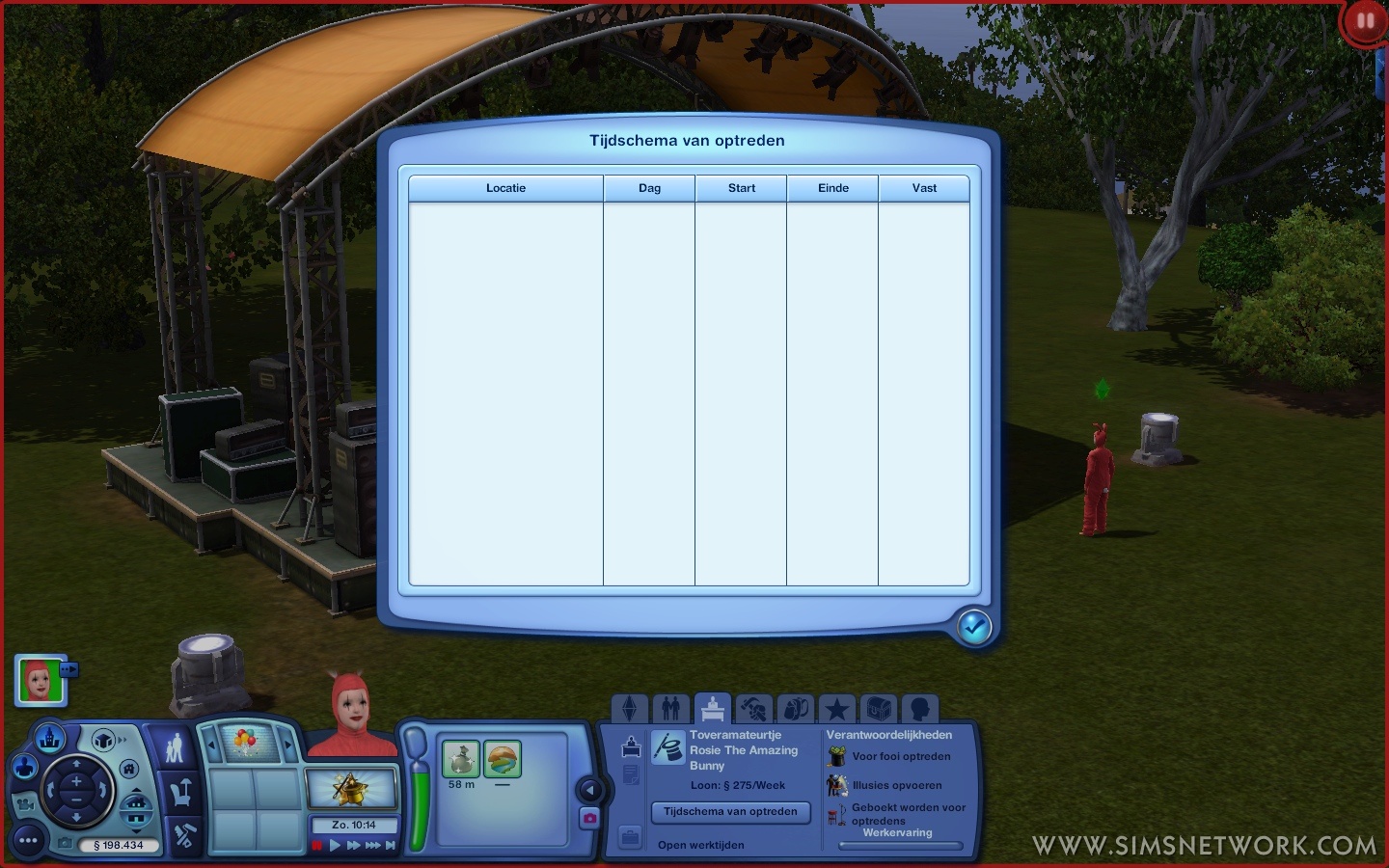Screen dimensions: 1389x868
Task: Confirm the Tijdschema dialog with the checkmark
Action: click(x=974, y=628)
